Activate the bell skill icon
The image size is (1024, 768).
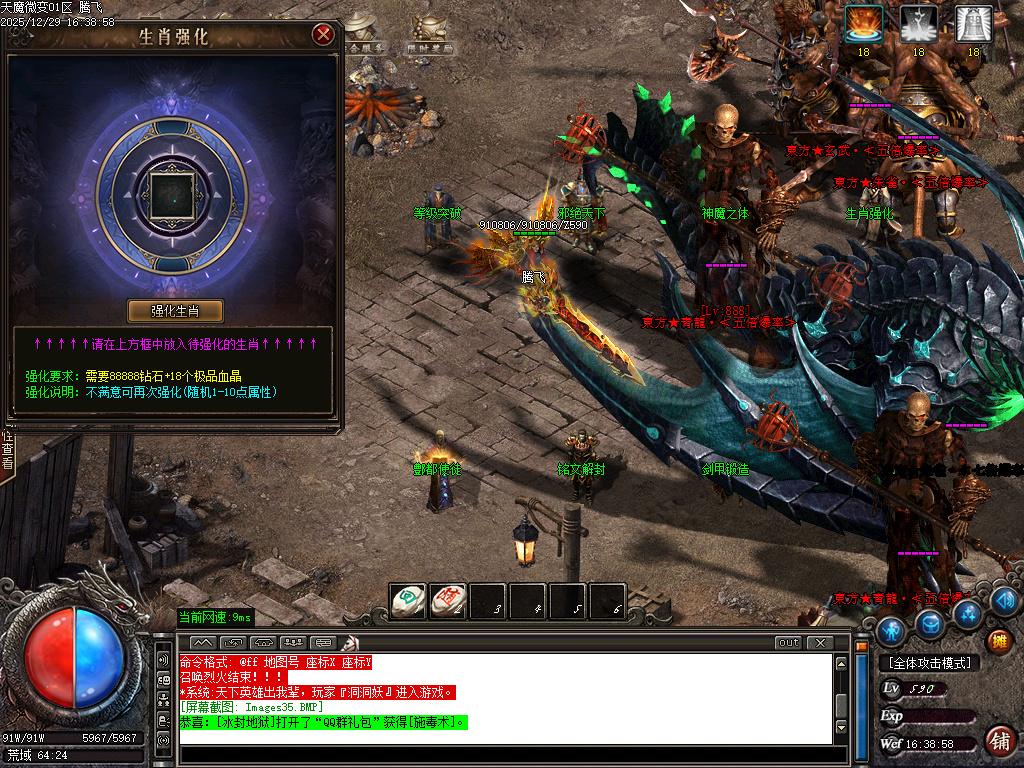(x=973, y=24)
